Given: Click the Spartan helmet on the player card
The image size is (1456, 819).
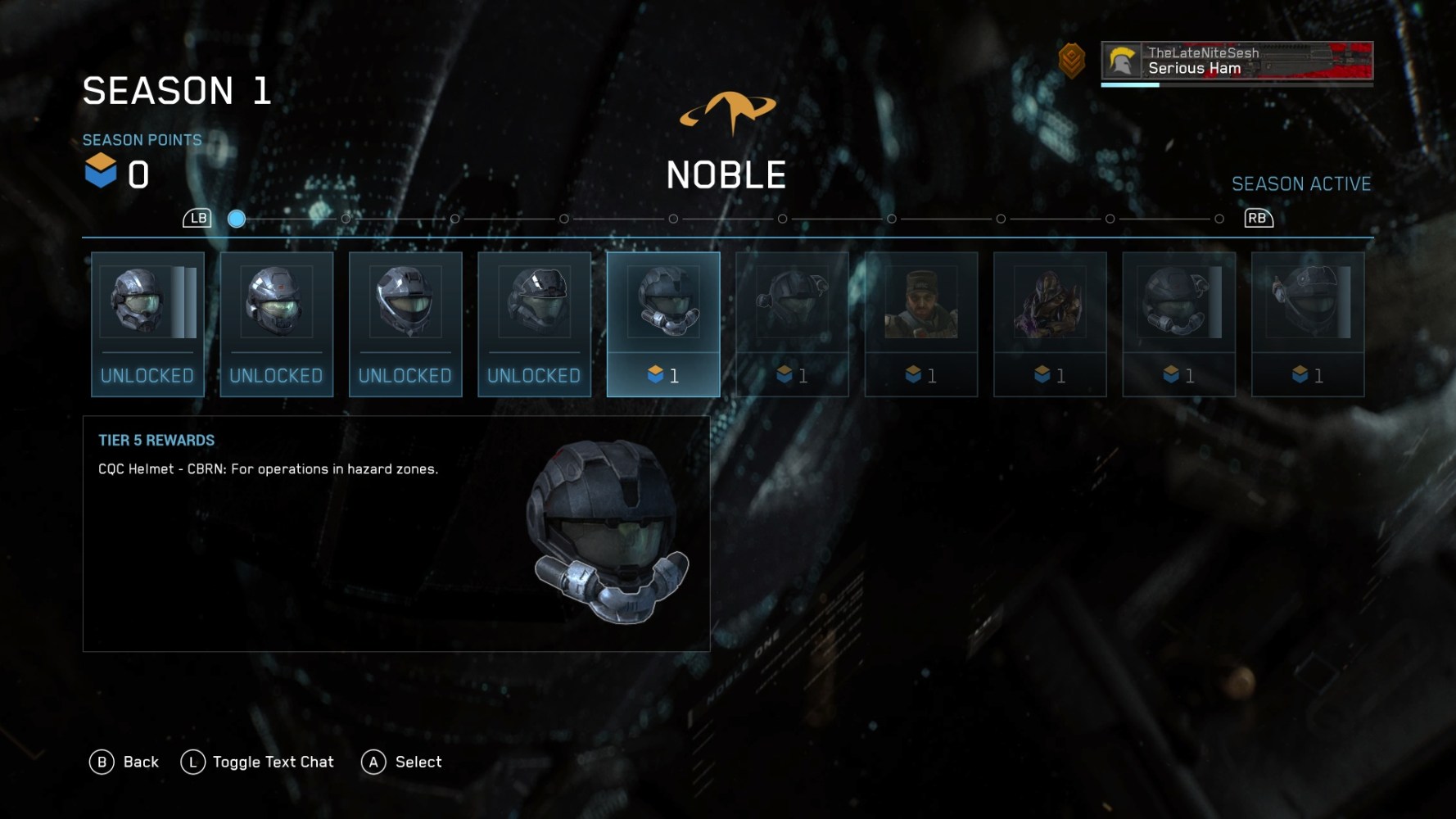Looking at the screenshot, I should [x=1123, y=61].
